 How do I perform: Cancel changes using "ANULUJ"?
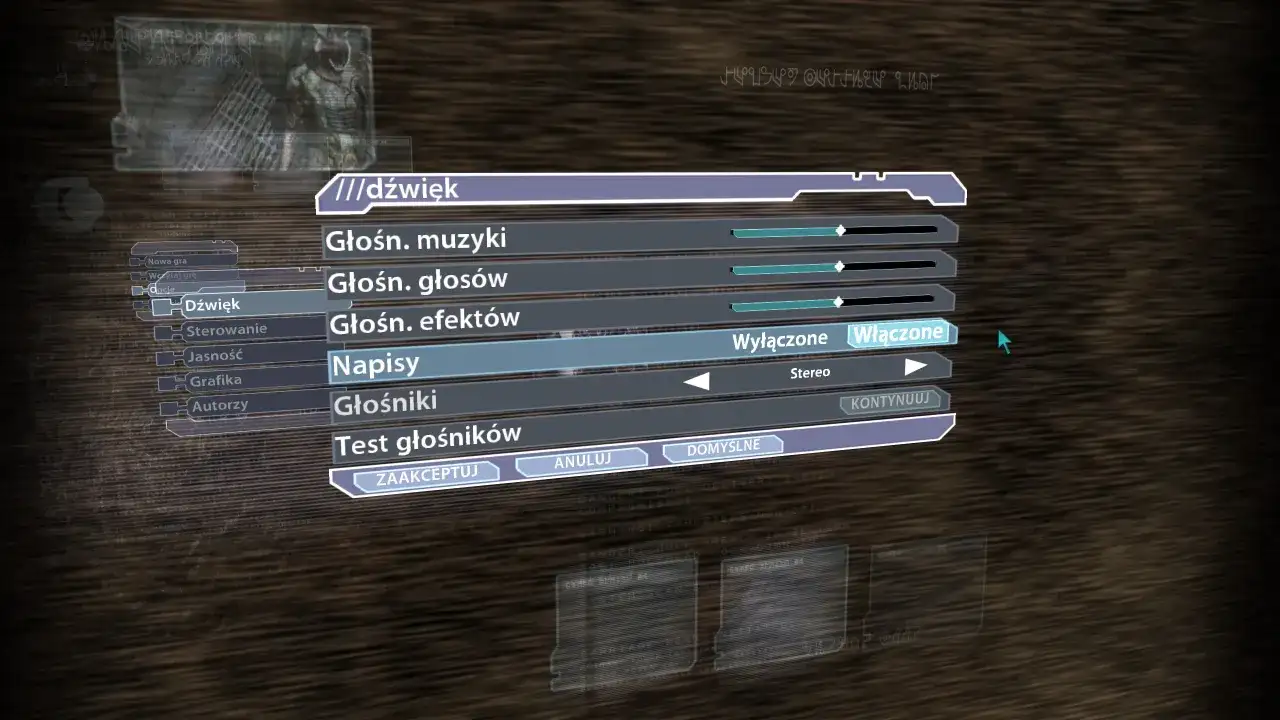(x=580, y=462)
